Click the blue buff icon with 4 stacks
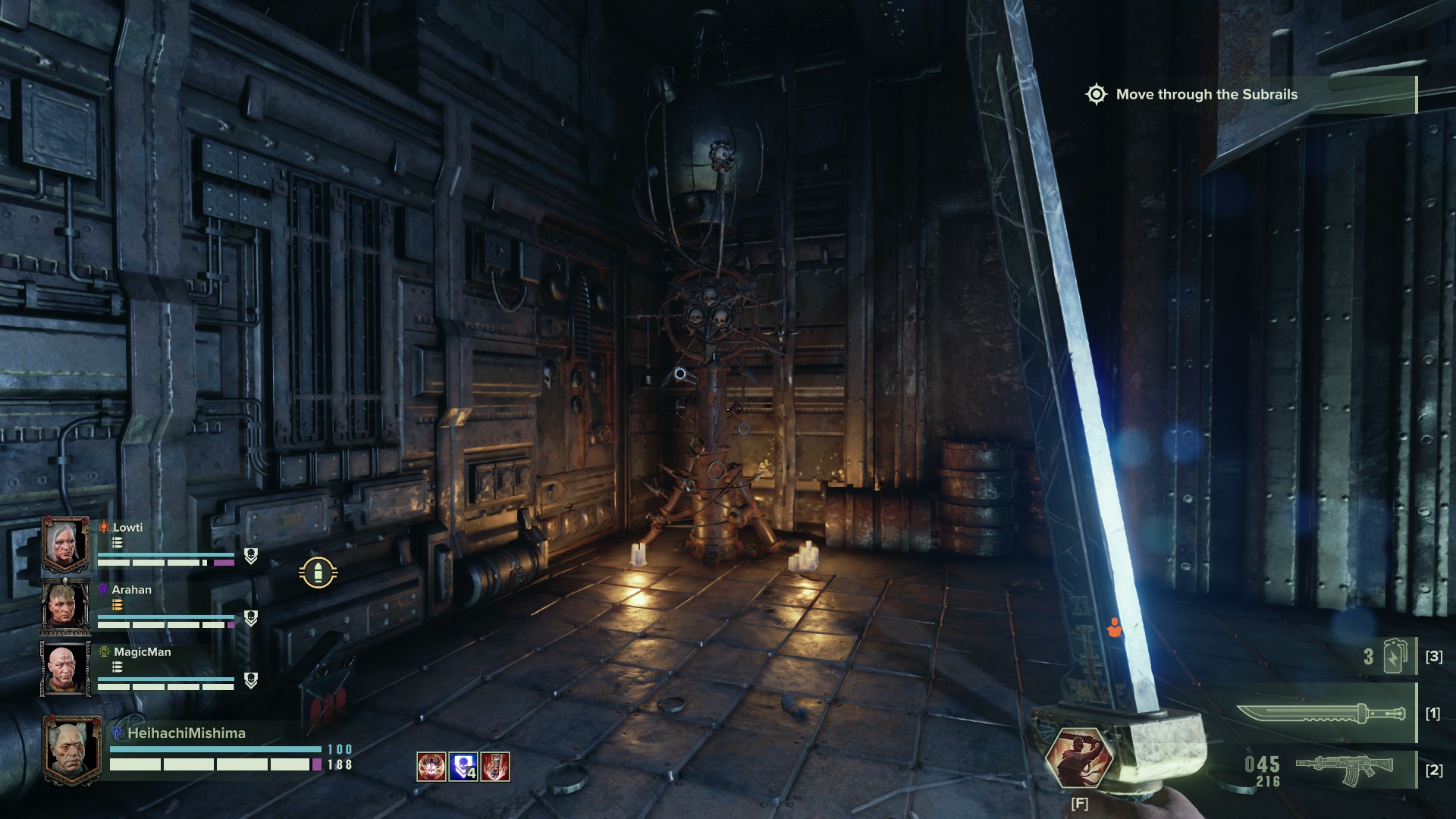Viewport: 1456px width, 819px height. [463, 767]
